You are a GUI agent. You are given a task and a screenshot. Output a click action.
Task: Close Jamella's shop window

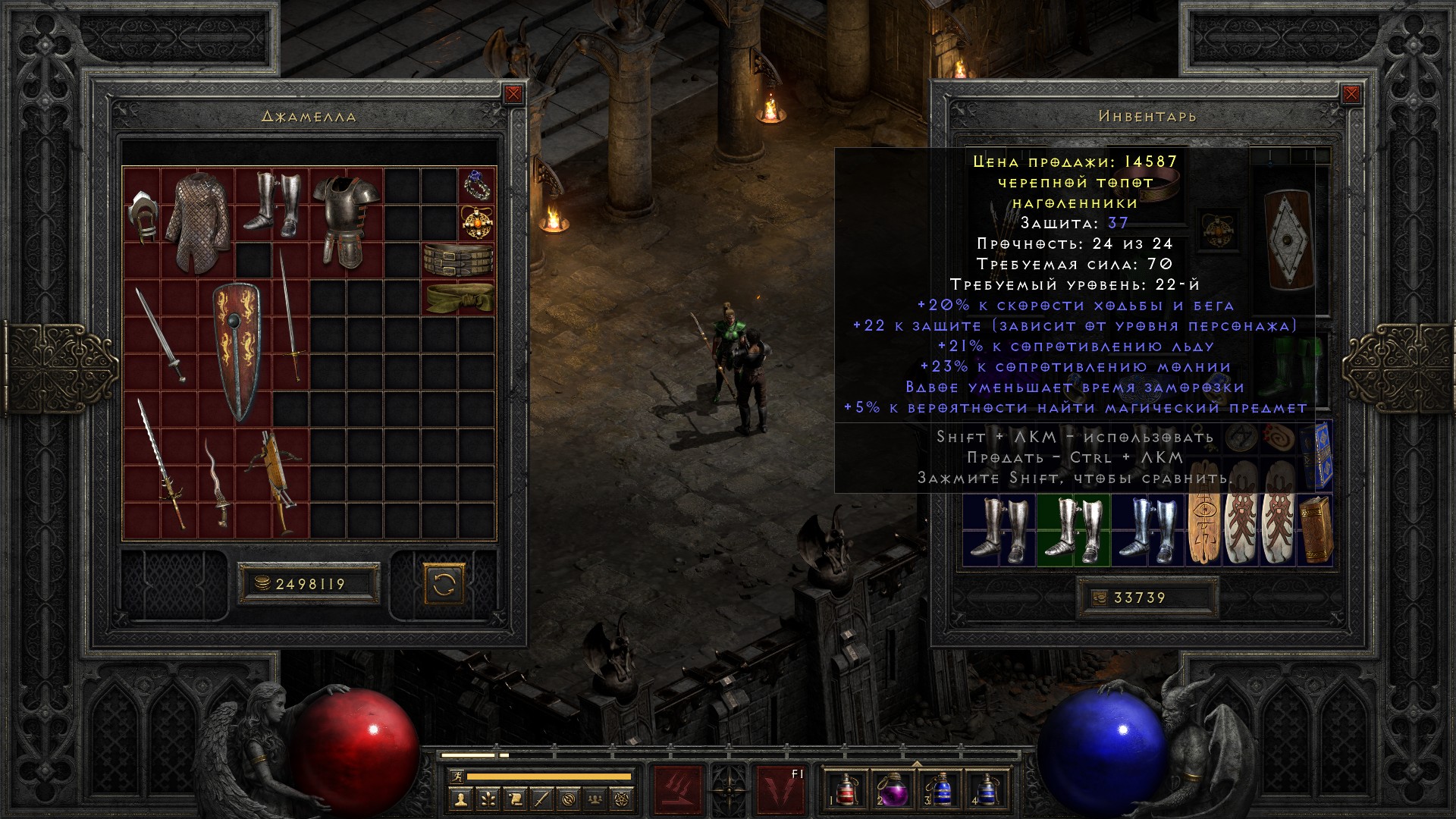point(513,94)
